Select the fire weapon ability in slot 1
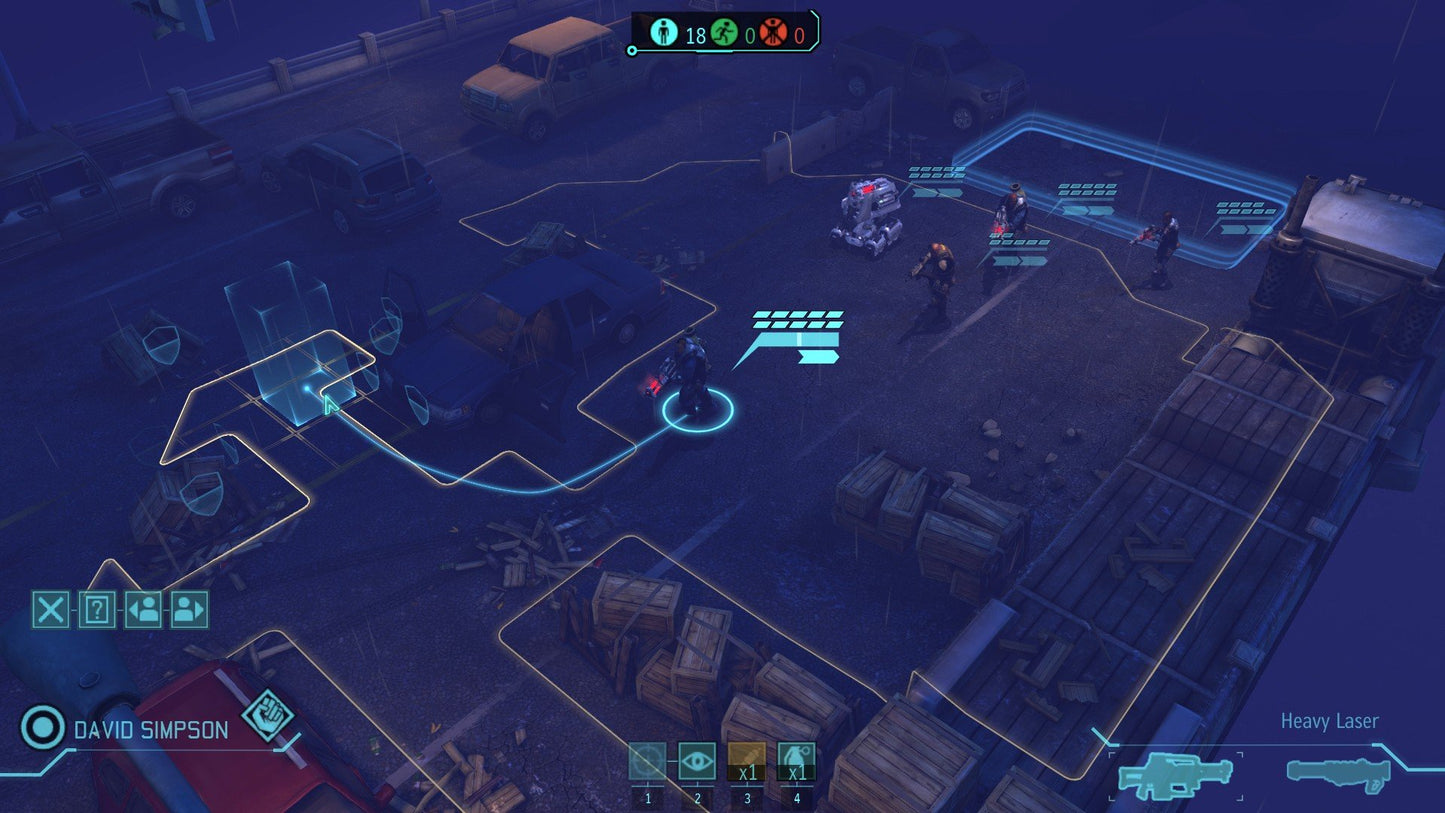The width and height of the screenshot is (1445, 813). (650, 760)
